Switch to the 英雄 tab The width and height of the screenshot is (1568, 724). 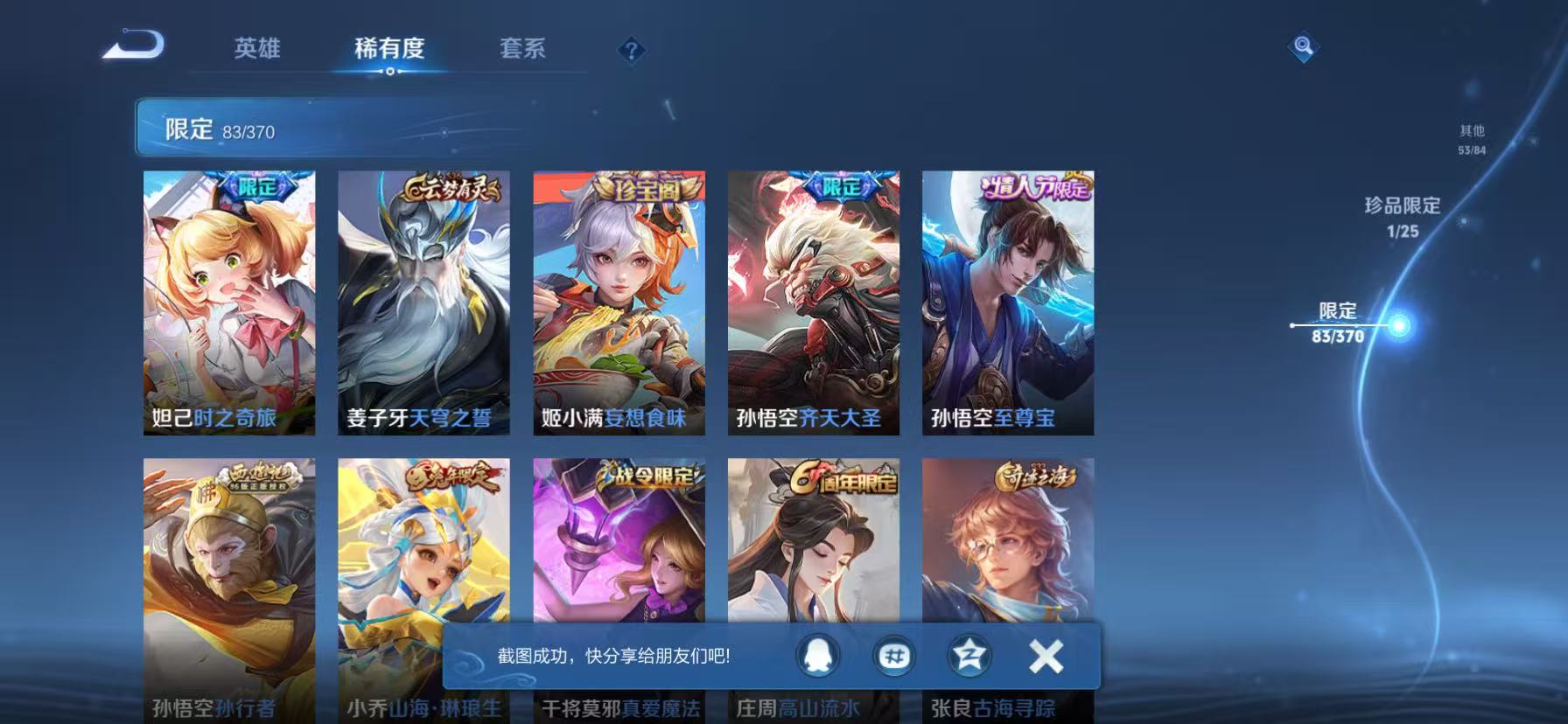coord(255,50)
